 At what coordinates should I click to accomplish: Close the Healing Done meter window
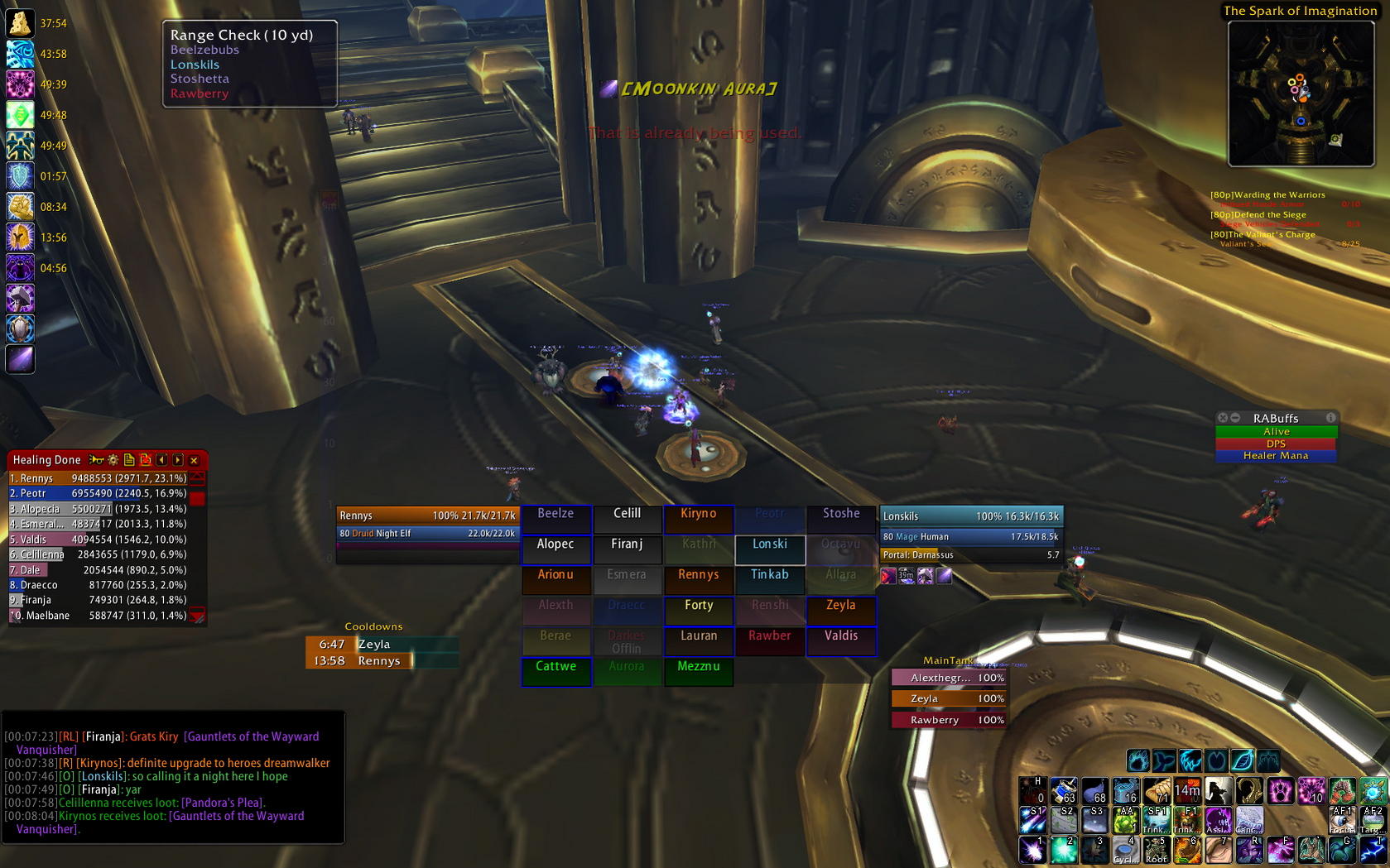194,460
